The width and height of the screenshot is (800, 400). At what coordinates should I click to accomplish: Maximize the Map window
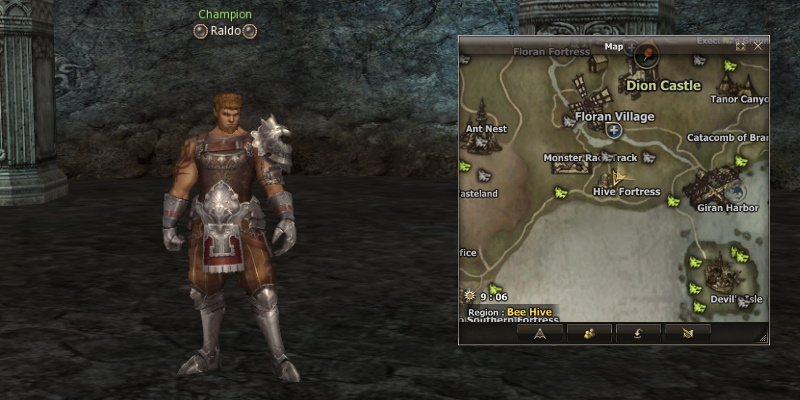click(x=741, y=46)
